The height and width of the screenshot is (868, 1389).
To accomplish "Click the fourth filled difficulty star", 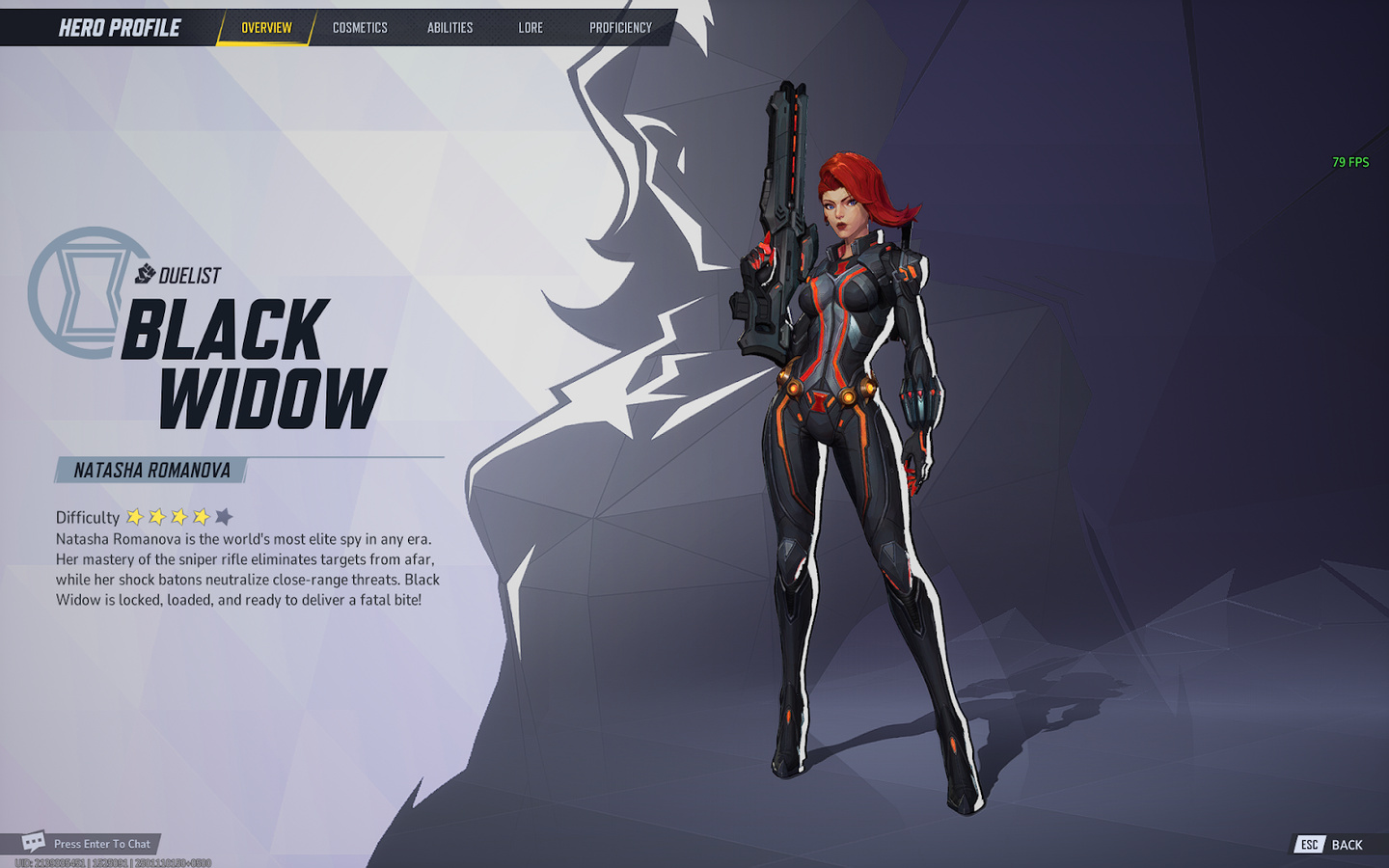I will point(201,517).
